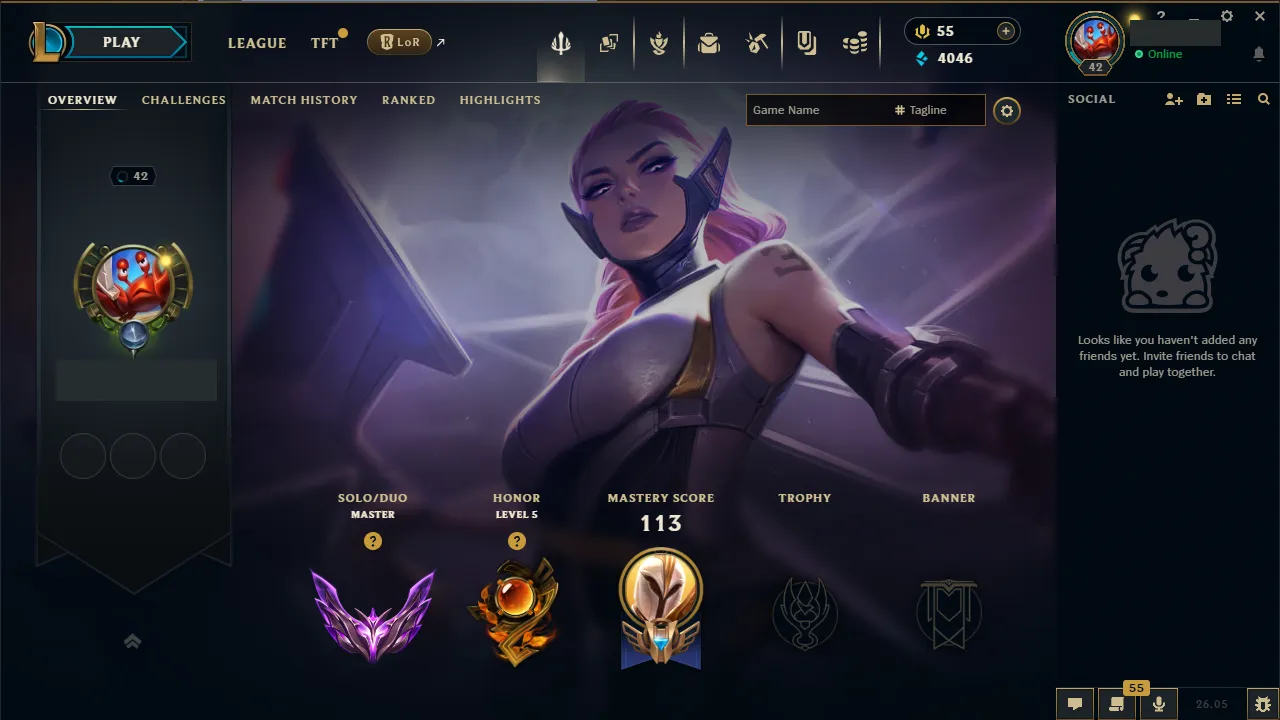
Task: Open notifications with the bell icon
Action: 1258,54
